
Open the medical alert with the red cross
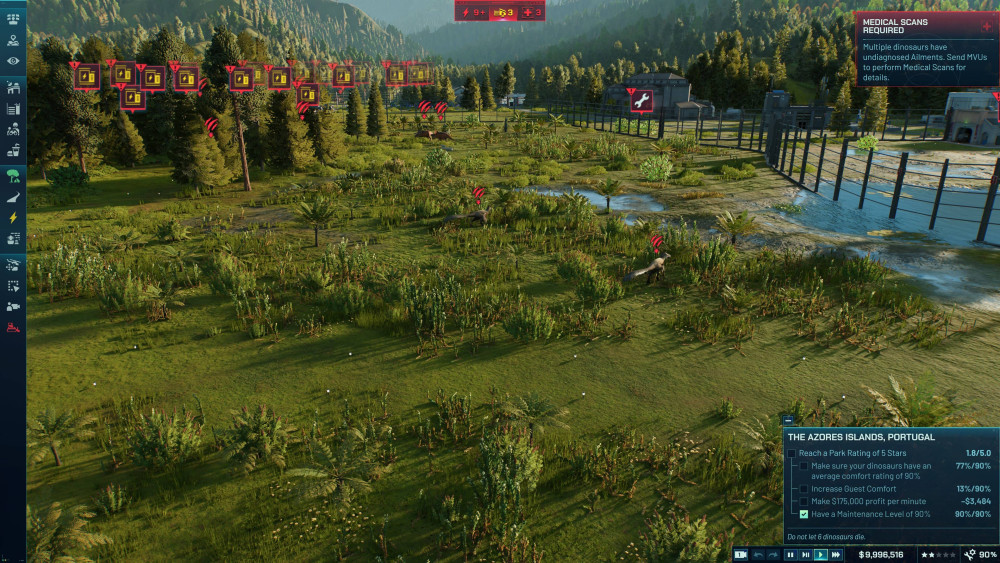[532, 12]
